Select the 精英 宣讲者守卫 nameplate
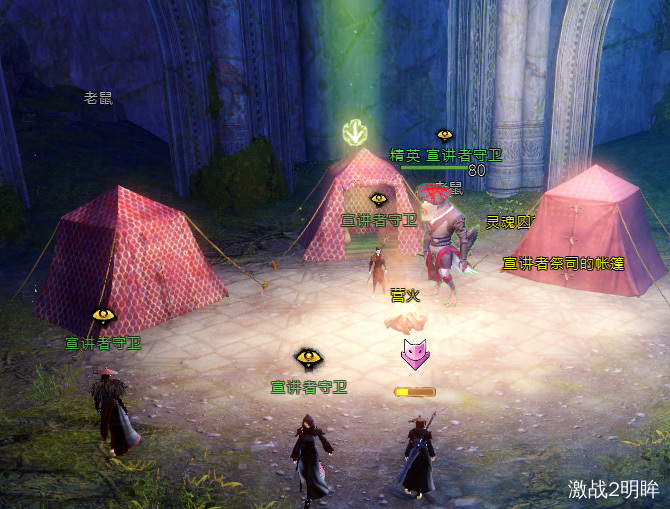 coord(445,156)
